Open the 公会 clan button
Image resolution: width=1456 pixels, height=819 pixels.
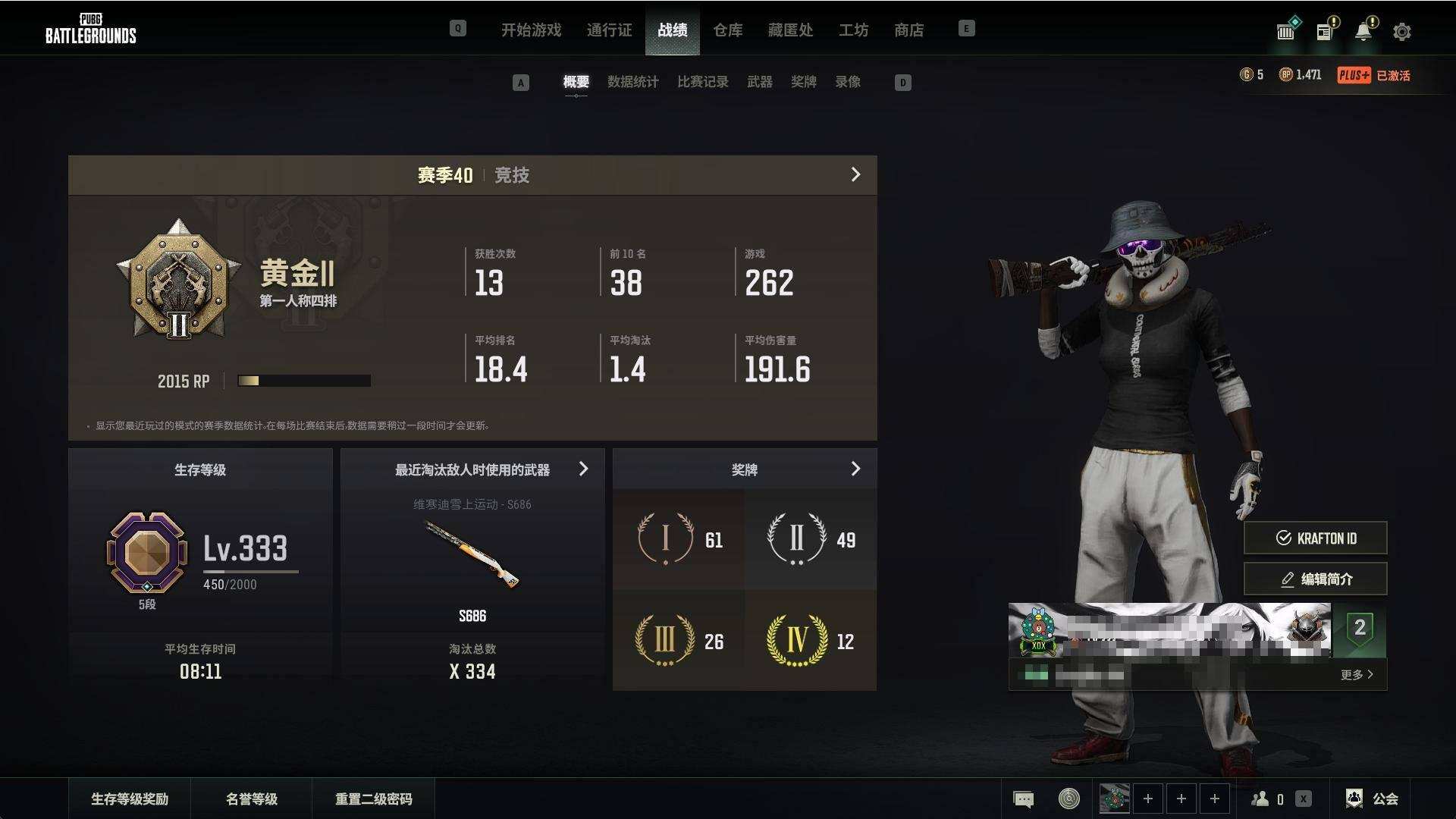[x=1373, y=799]
